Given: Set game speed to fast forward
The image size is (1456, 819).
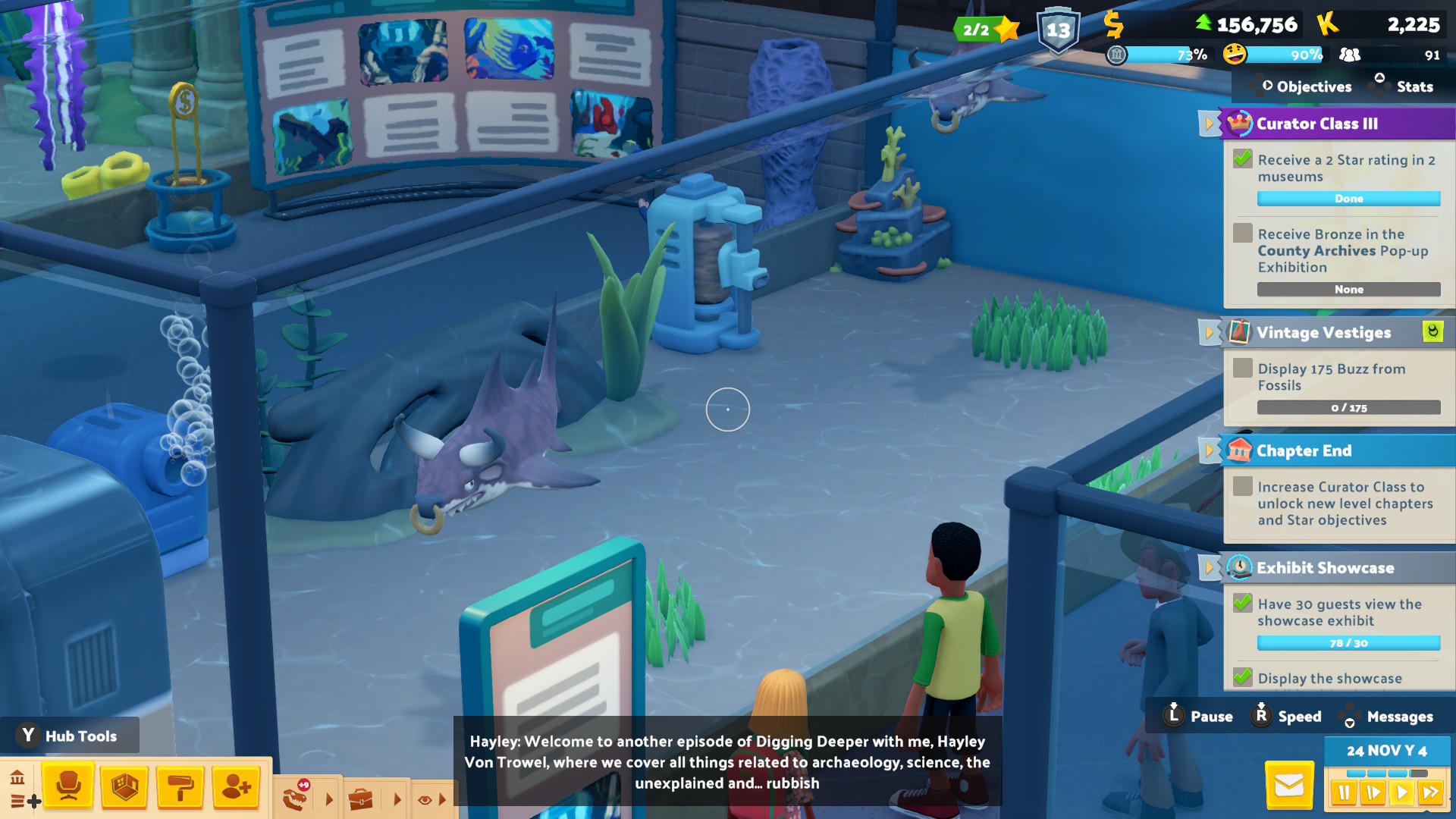Looking at the screenshot, I should pyautogui.click(x=1431, y=793).
